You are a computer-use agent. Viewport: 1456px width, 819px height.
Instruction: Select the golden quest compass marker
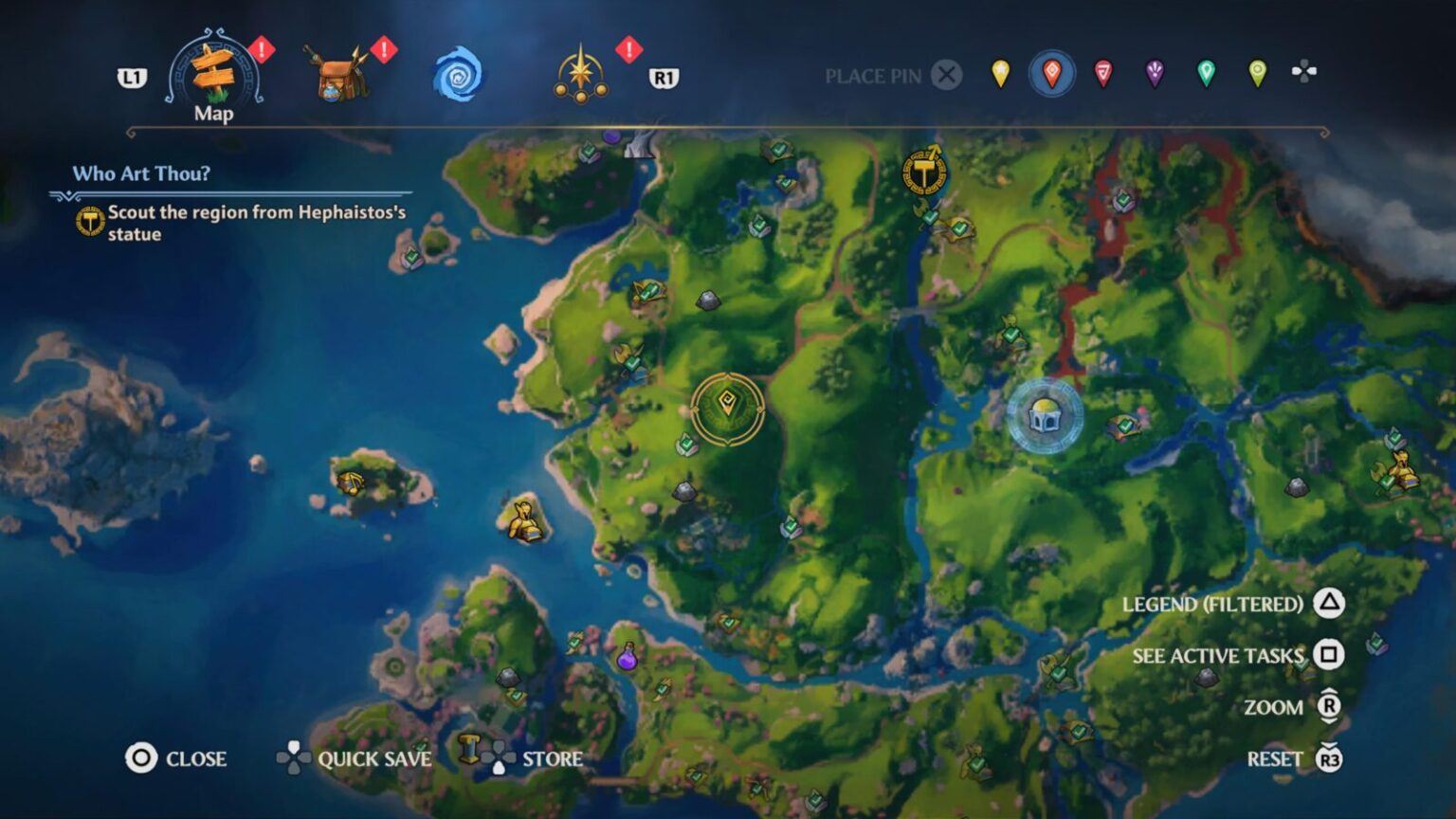coord(726,409)
